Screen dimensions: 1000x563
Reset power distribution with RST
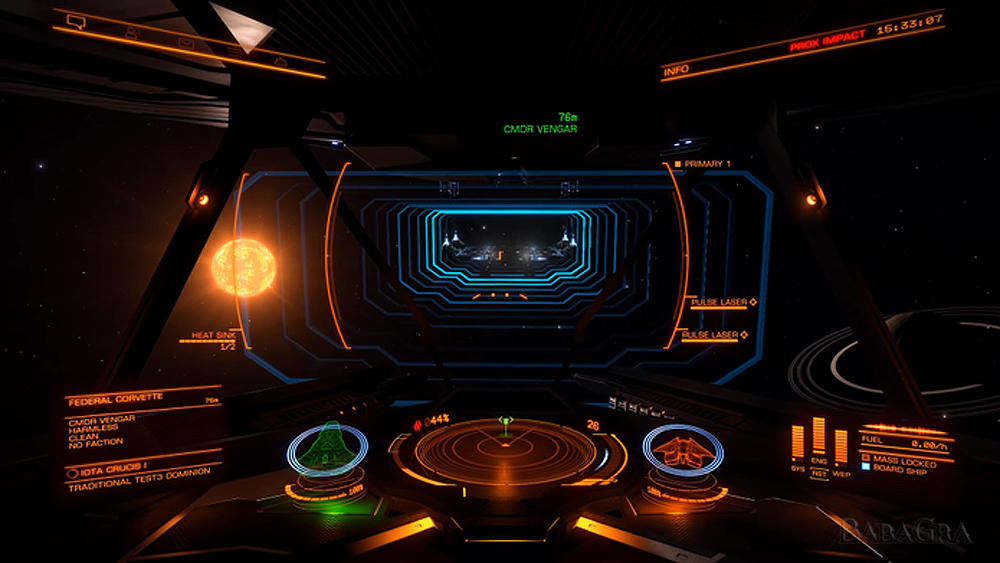tap(819, 473)
